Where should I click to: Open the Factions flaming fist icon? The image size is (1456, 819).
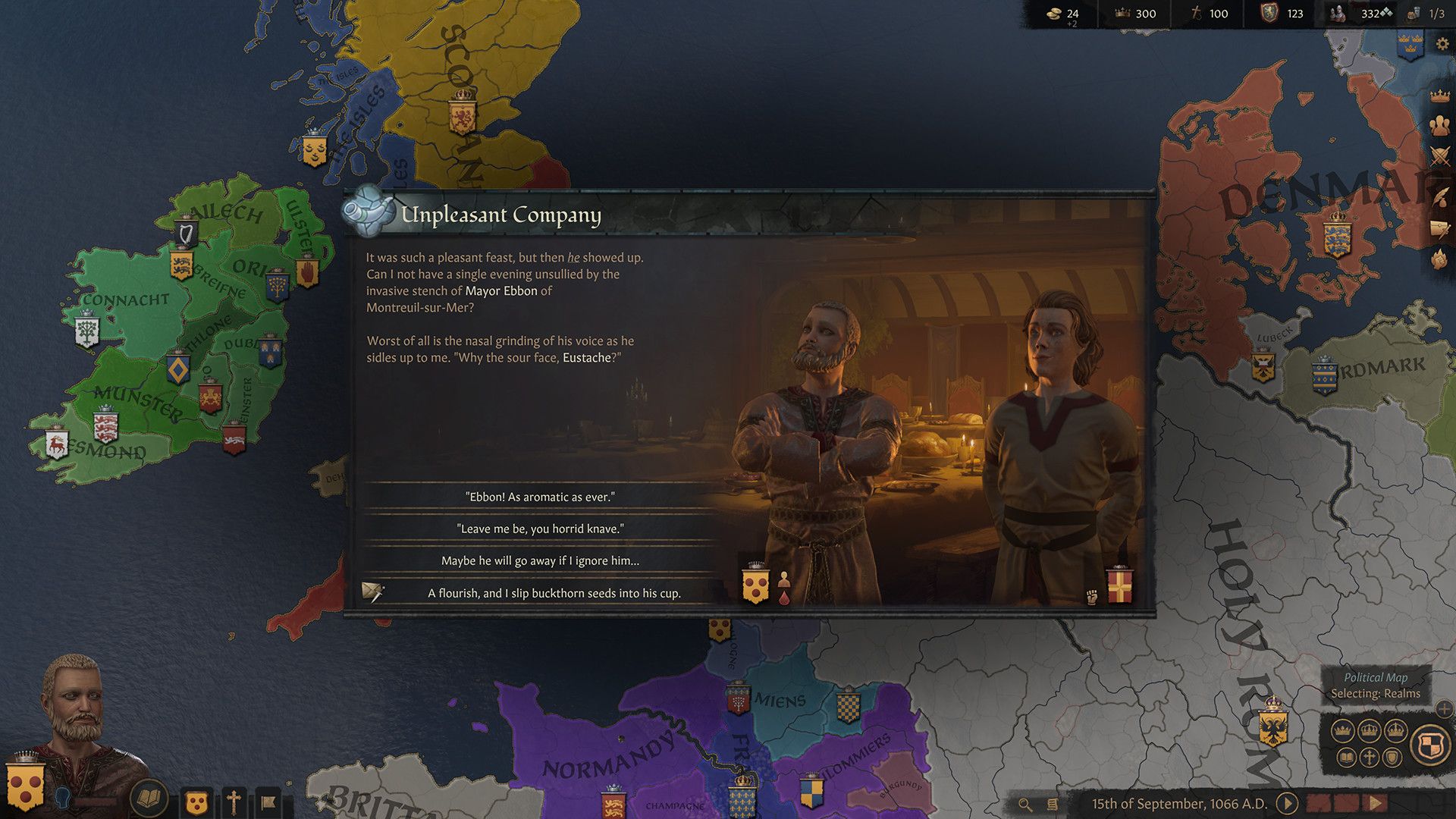click(x=1439, y=257)
